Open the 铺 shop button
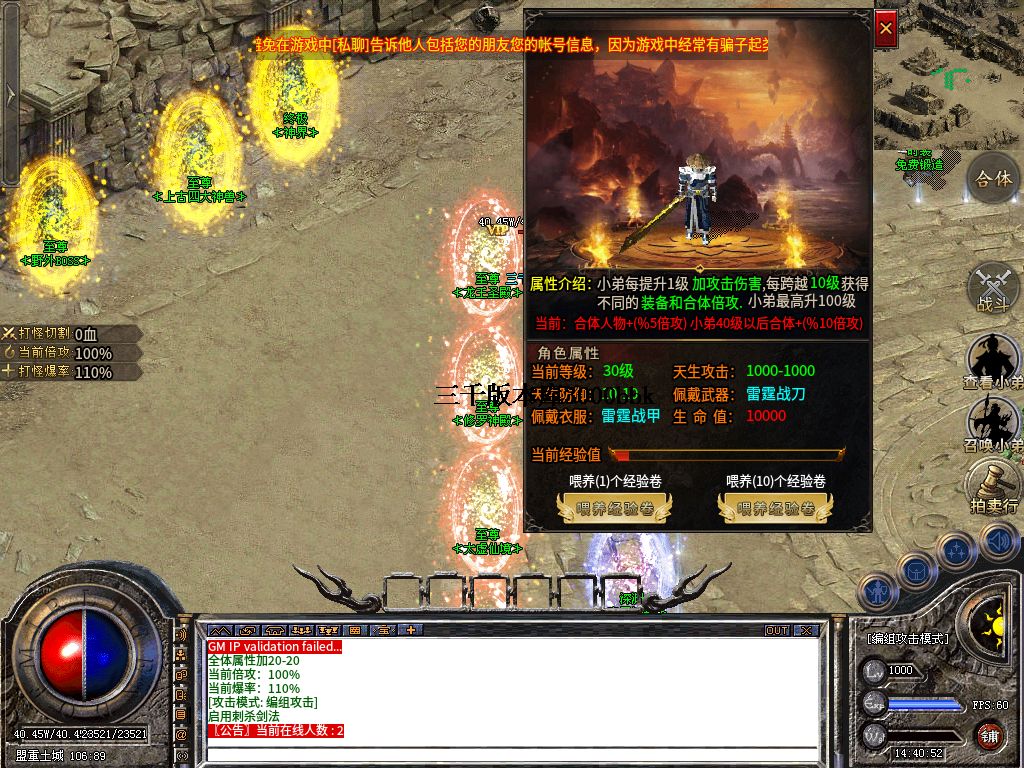 [989, 737]
